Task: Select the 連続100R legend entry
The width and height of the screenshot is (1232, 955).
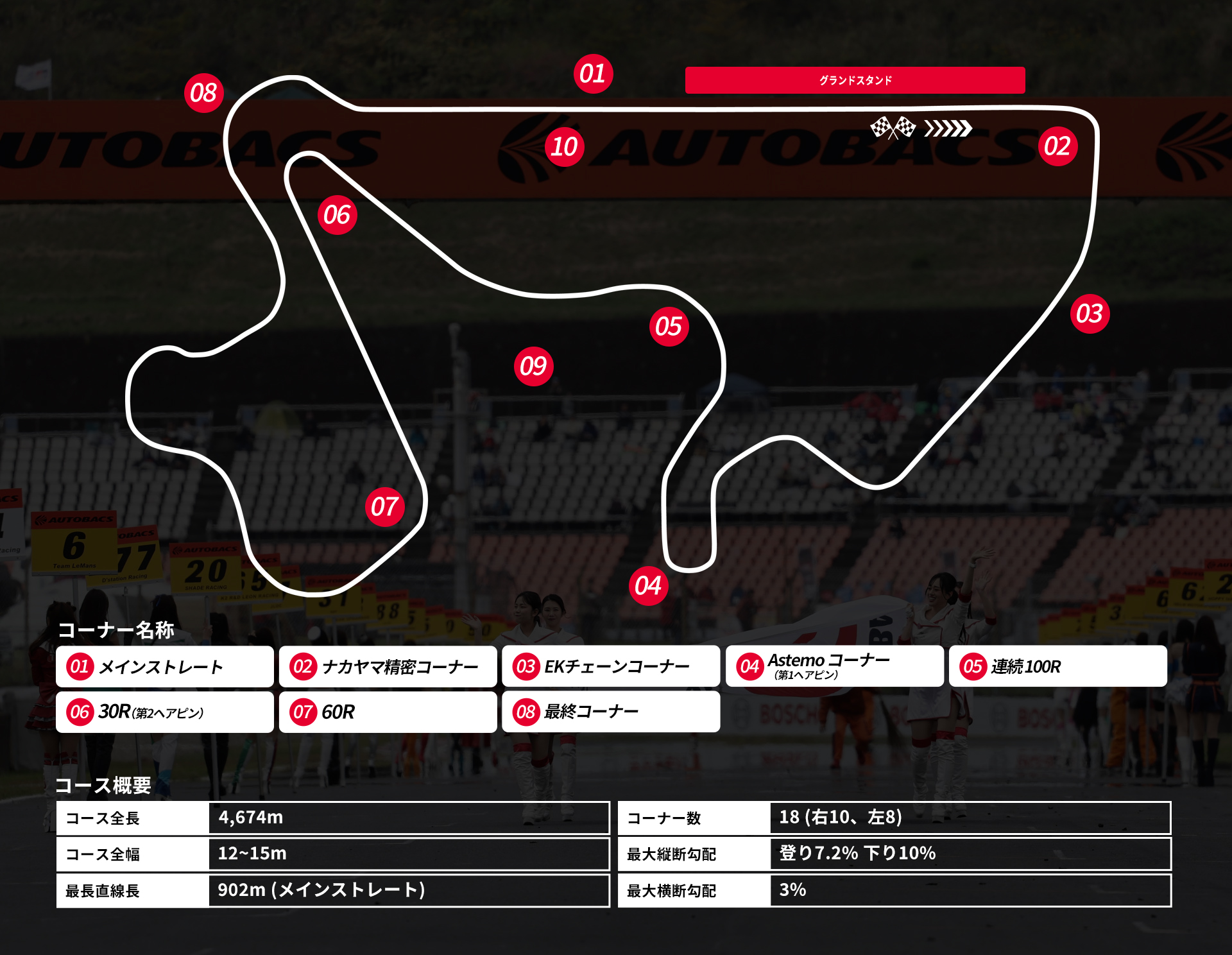Action: 1057,667
